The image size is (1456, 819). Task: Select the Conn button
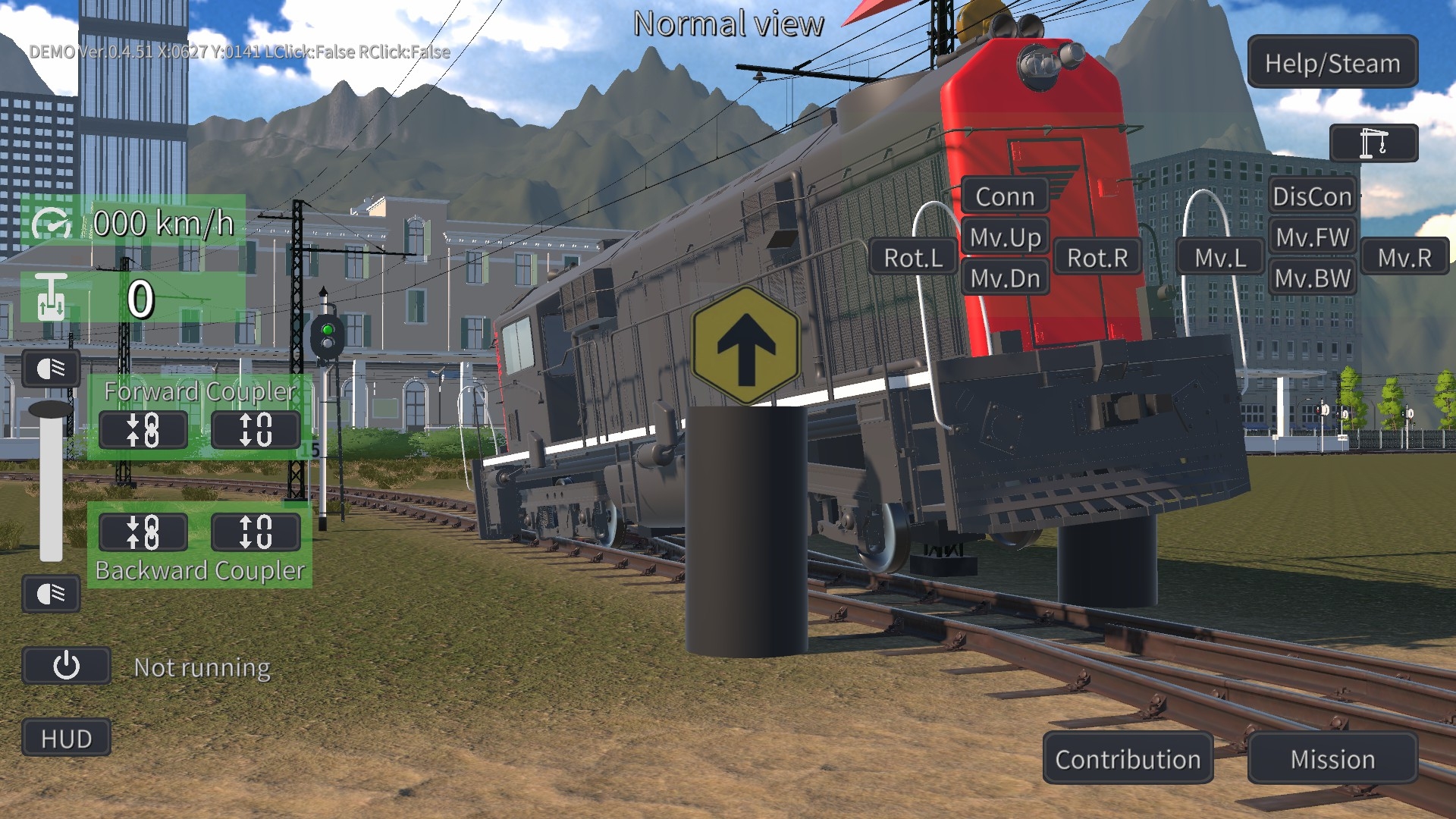(x=1005, y=196)
